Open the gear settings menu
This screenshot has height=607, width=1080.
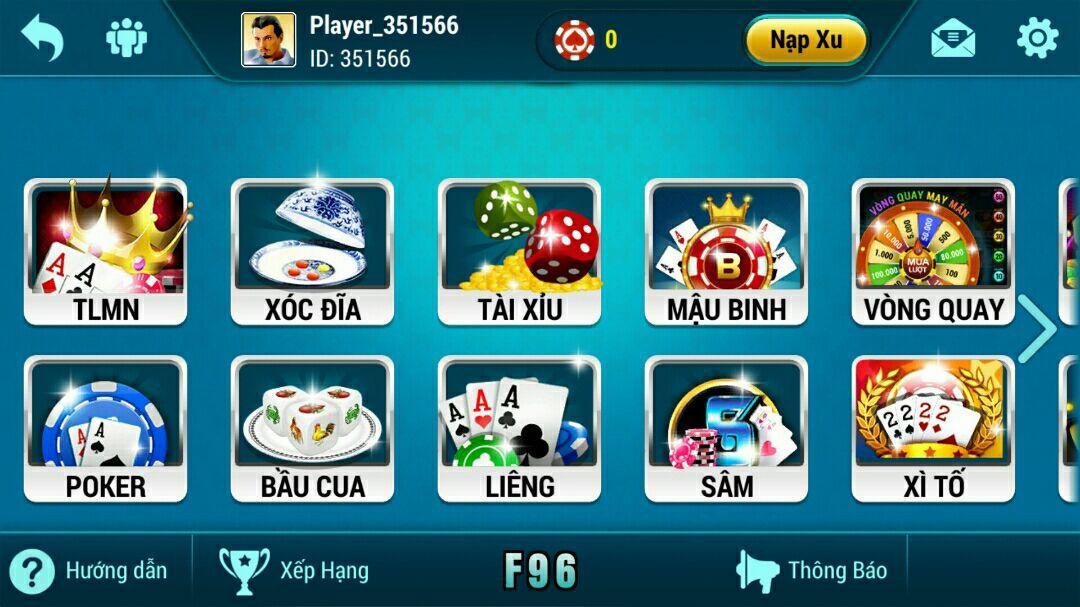1037,39
